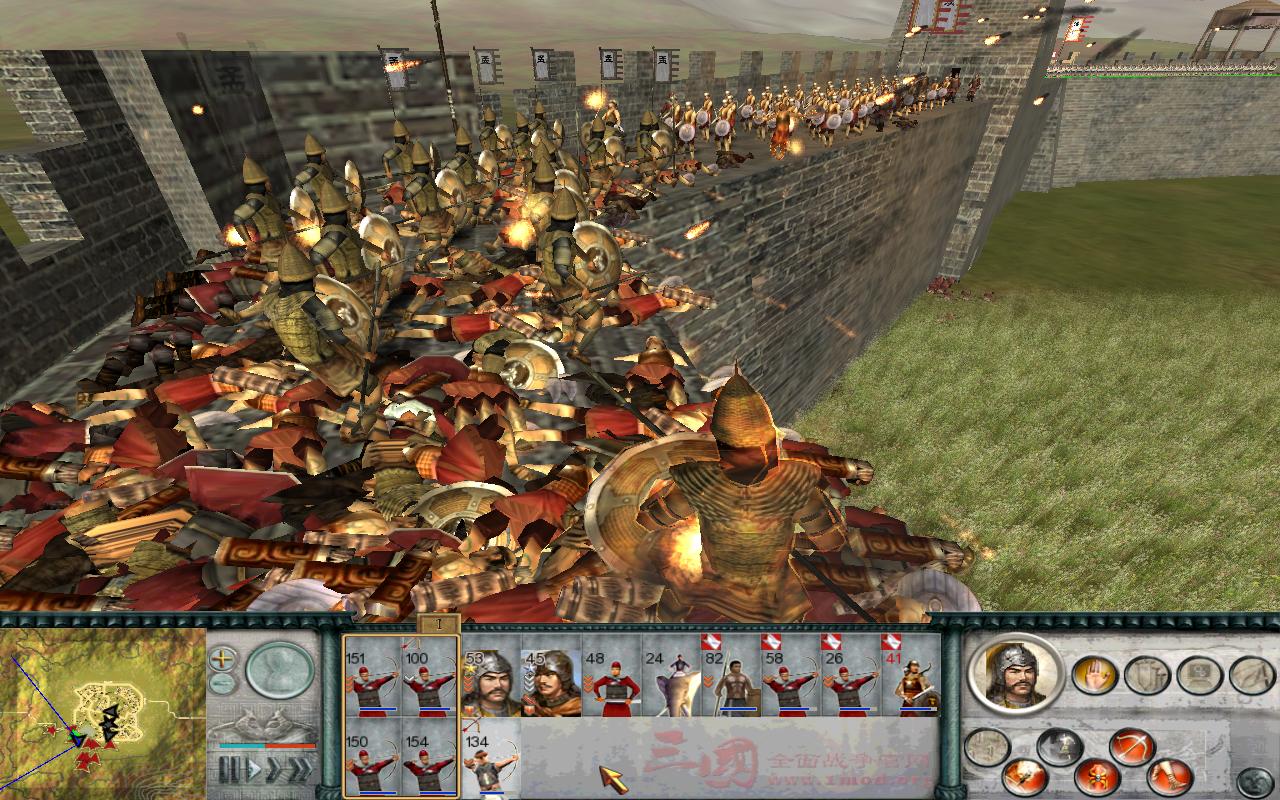1280x800 pixels.
Task: Click the withdraw unit icon
Action: point(1249,674)
